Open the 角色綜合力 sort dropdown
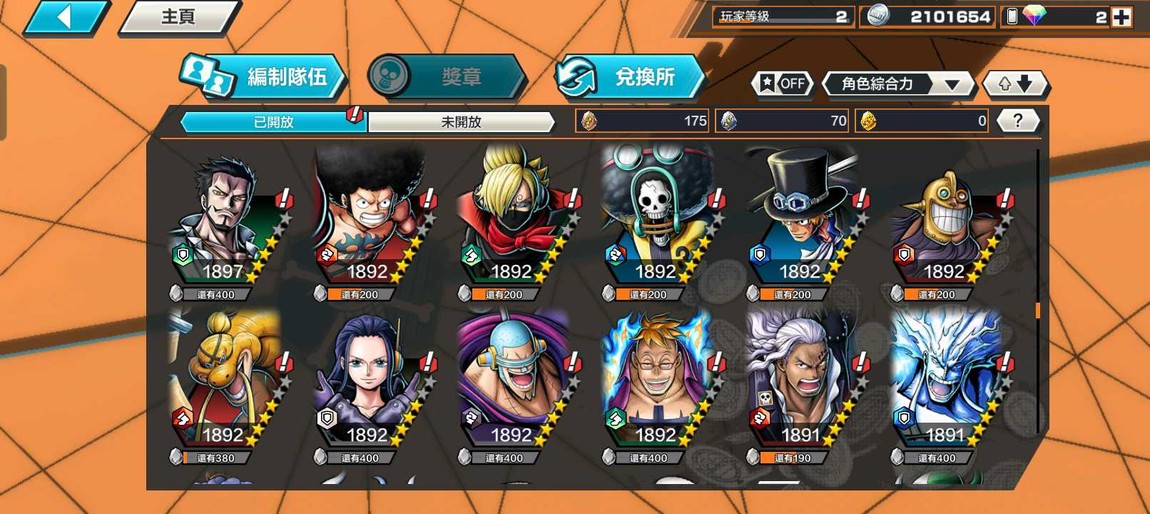The height and width of the screenshot is (514, 1150). click(x=897, y=84)
